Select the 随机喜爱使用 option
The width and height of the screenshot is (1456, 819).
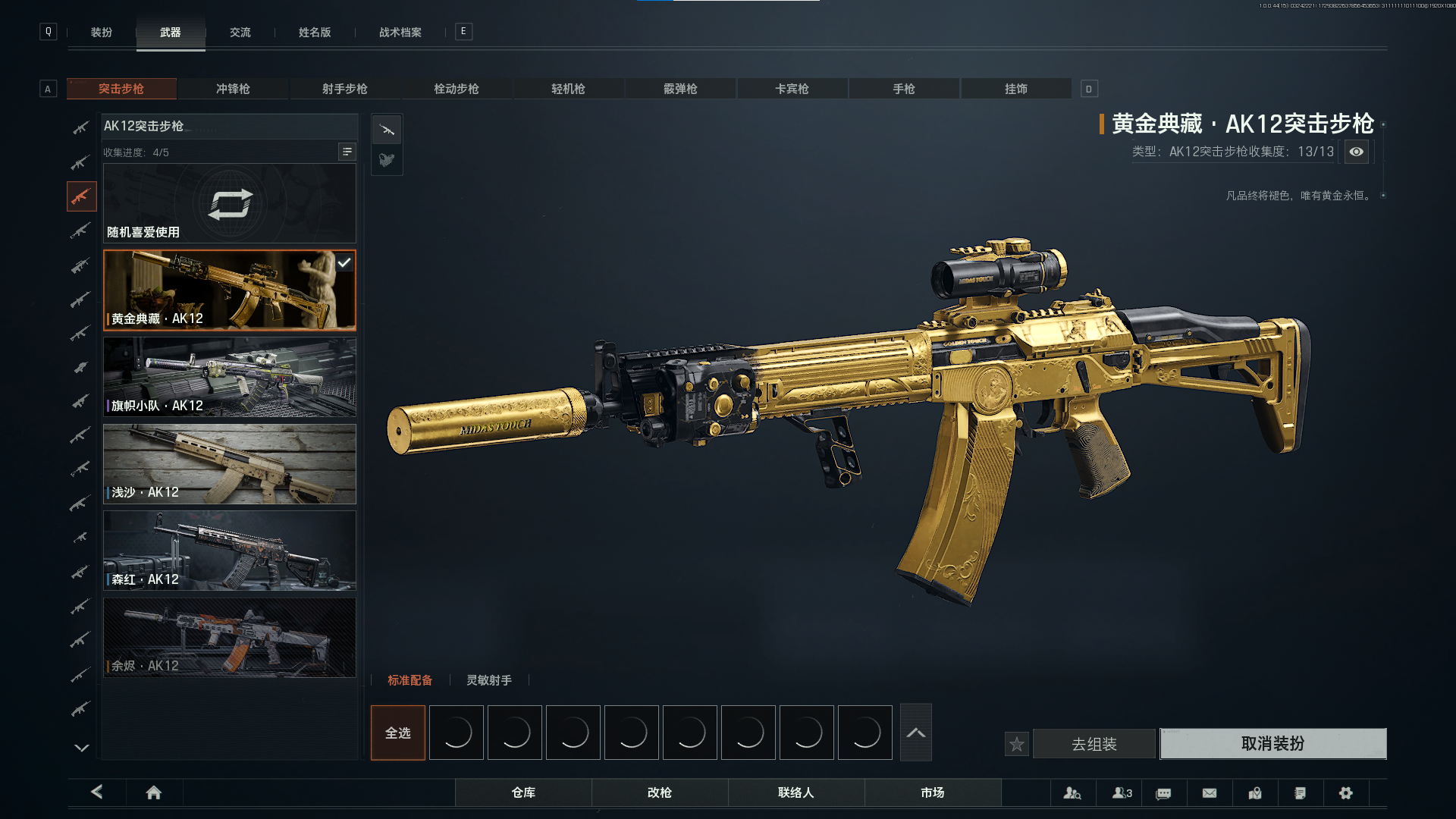point(229,204)
